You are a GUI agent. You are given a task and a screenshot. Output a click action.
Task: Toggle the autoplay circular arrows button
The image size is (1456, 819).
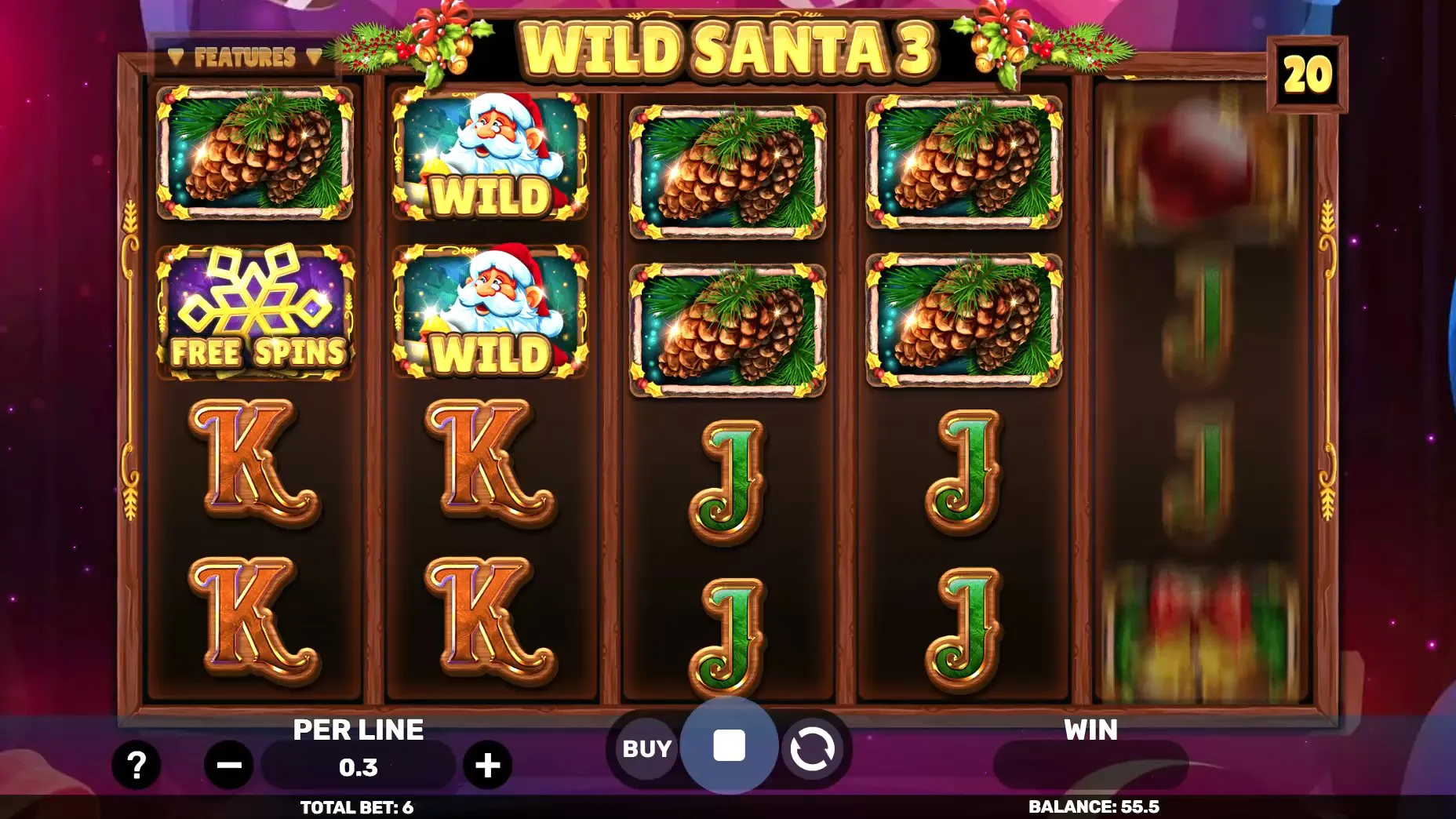[811, 749]
